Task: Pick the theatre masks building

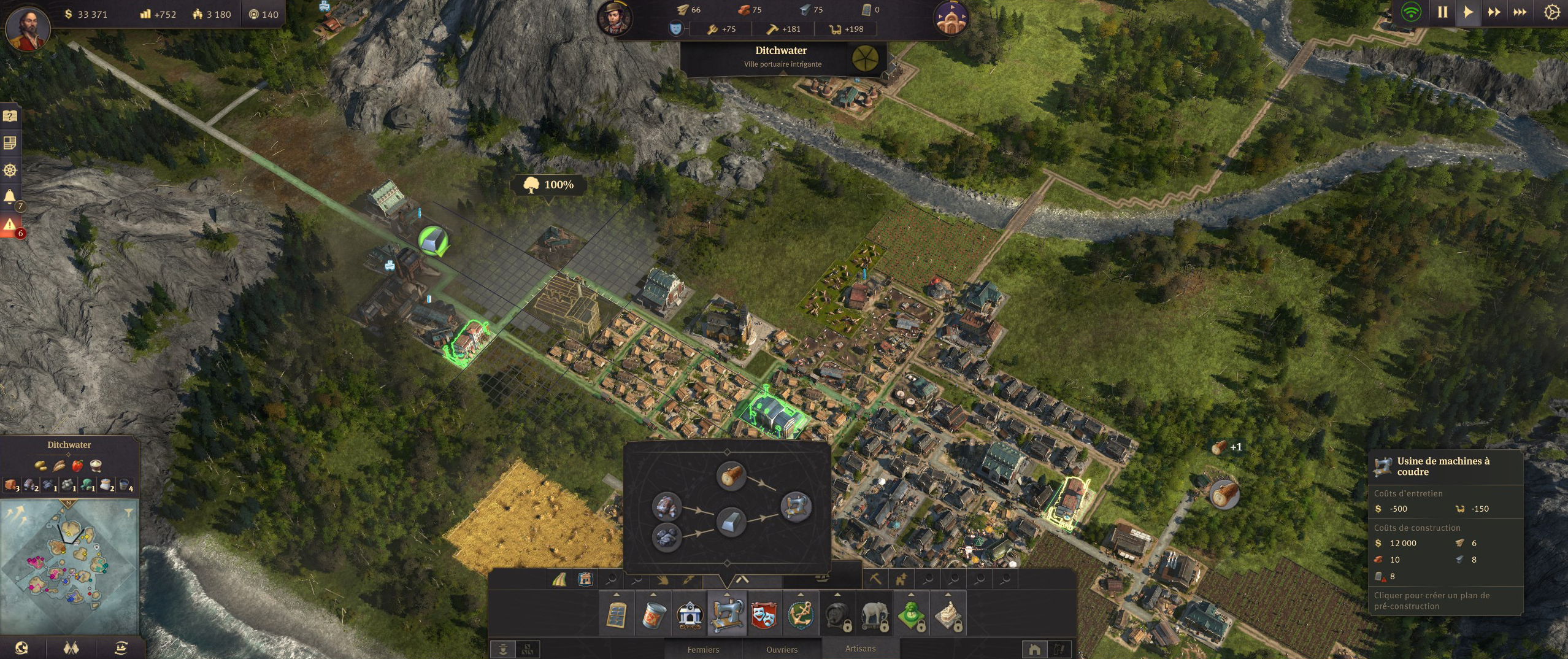Action: (764, 614)
